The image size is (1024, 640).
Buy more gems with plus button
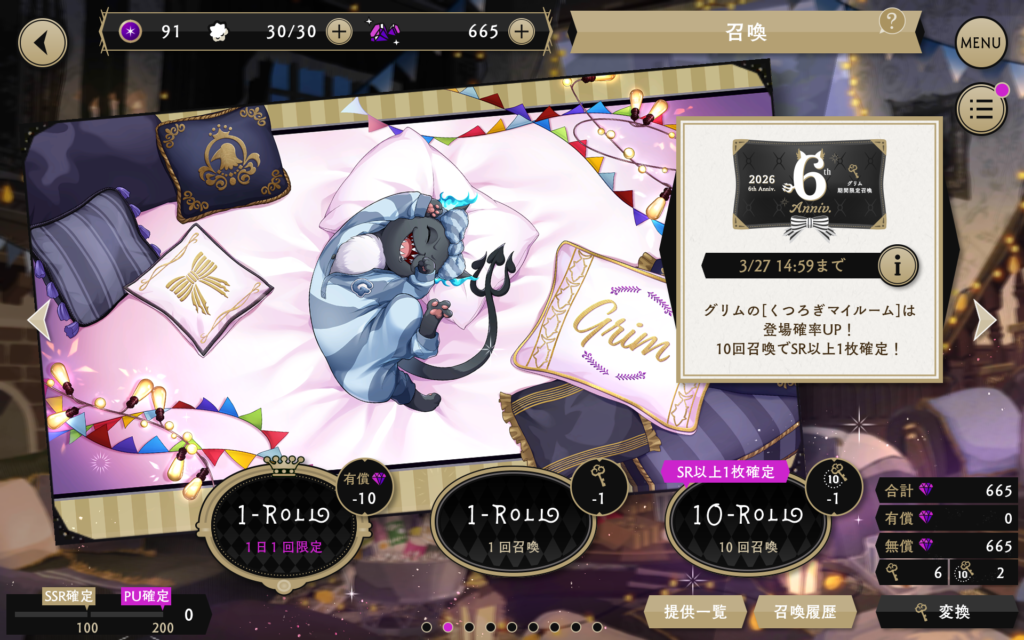pos(521,31)
